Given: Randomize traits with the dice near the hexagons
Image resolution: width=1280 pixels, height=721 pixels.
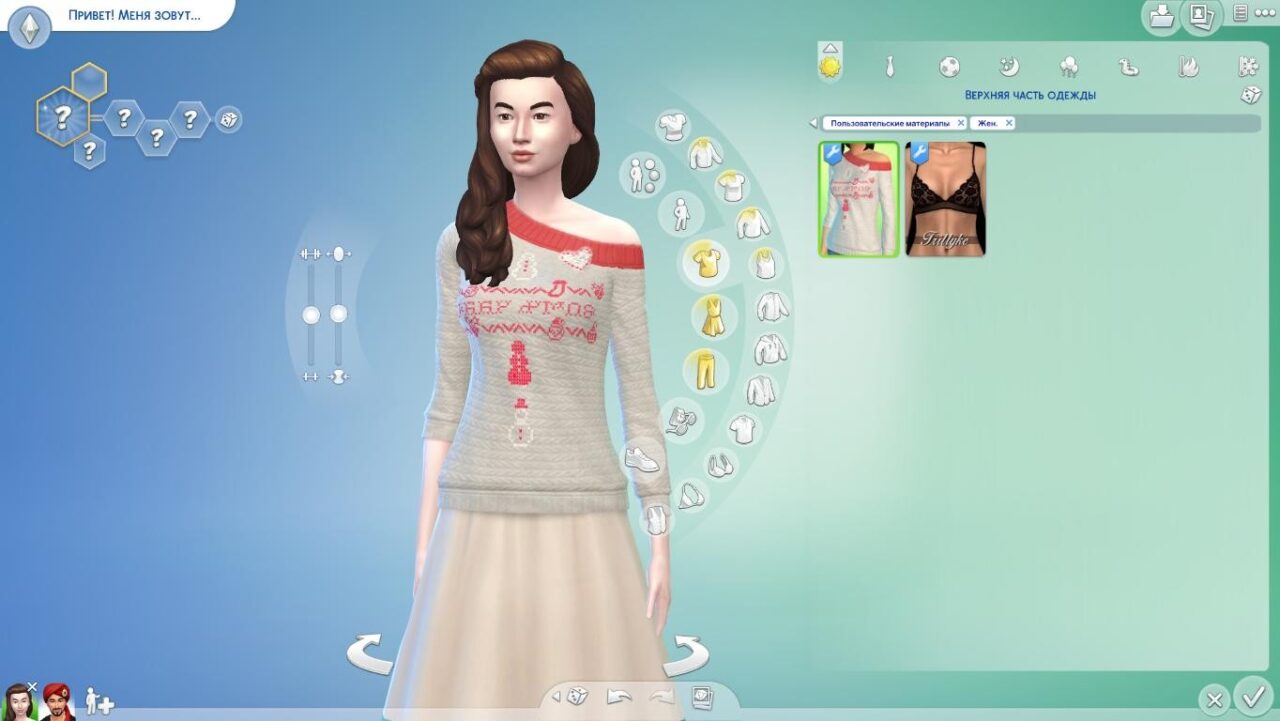Looking at the screenshot, I should [228, 120].
